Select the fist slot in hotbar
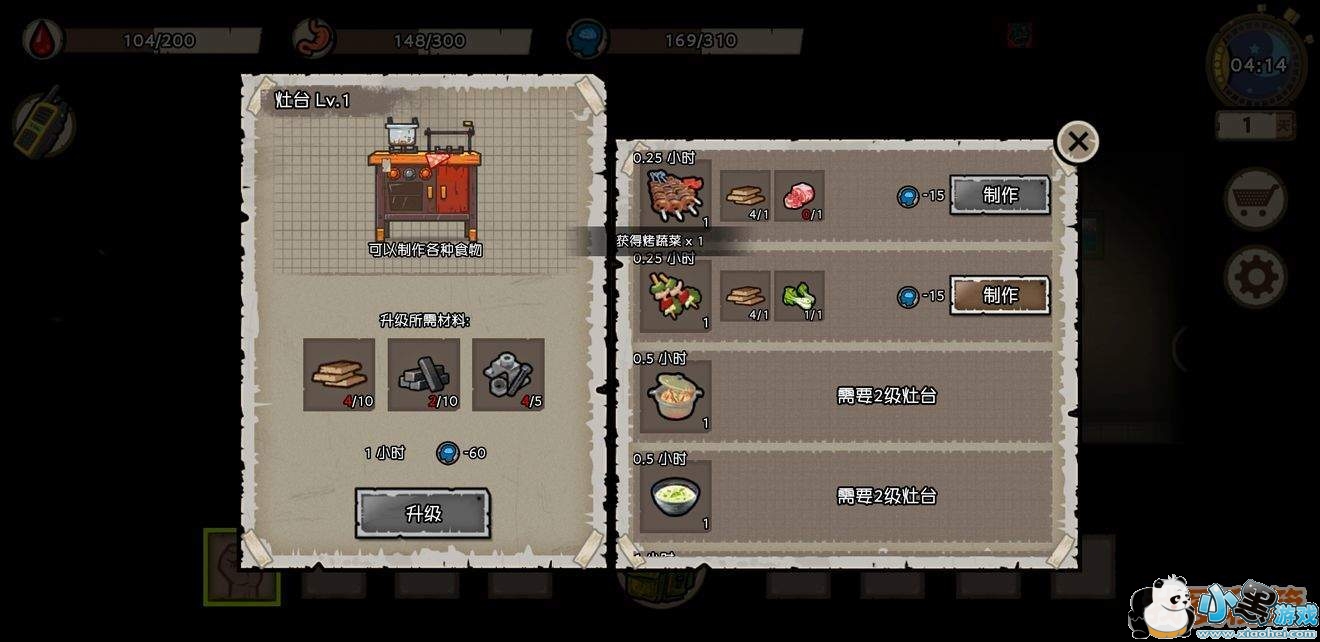Screen dimensions: 1320x642 click(229, 568)
